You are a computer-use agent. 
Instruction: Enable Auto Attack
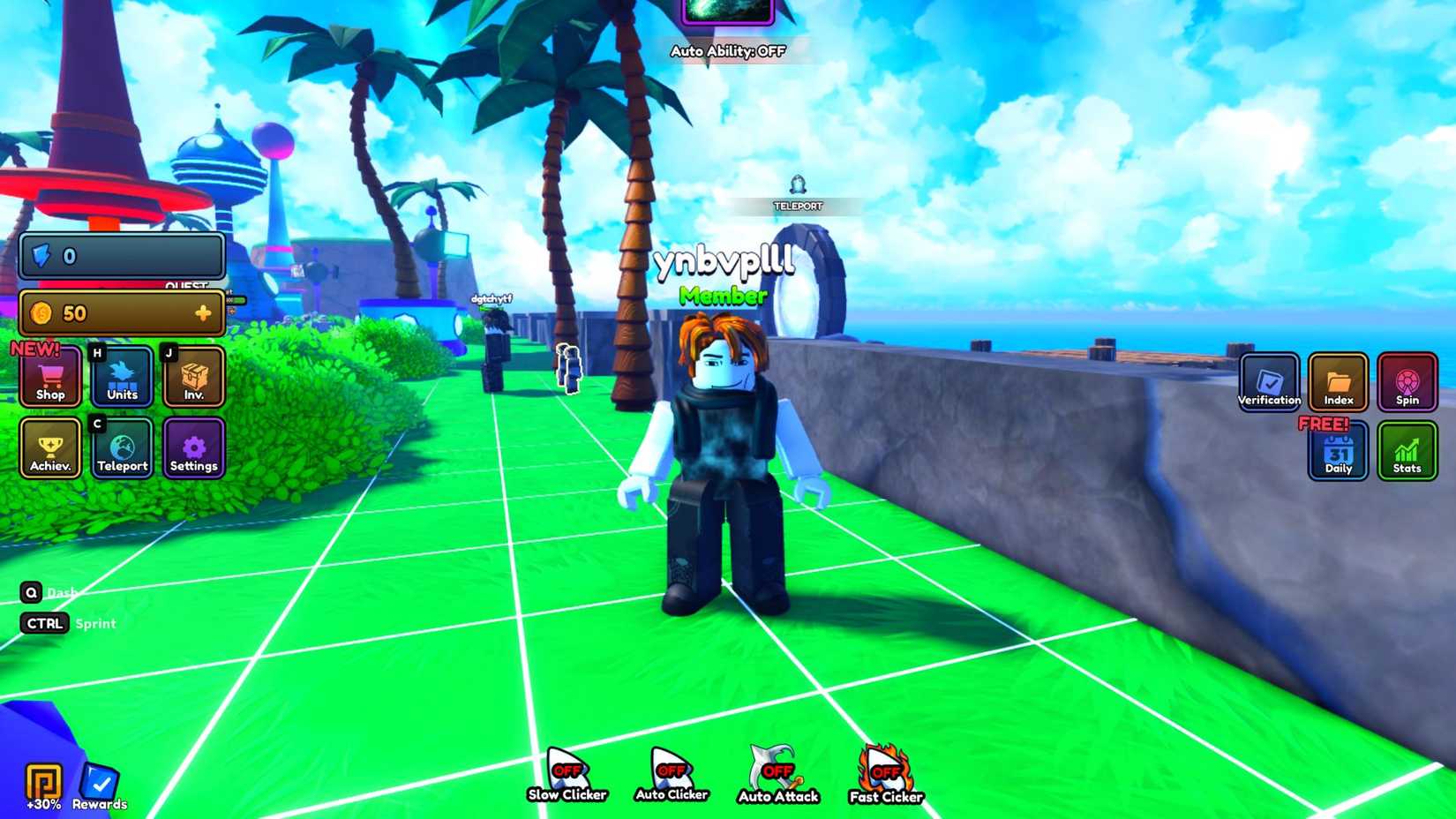pos(777,768)
